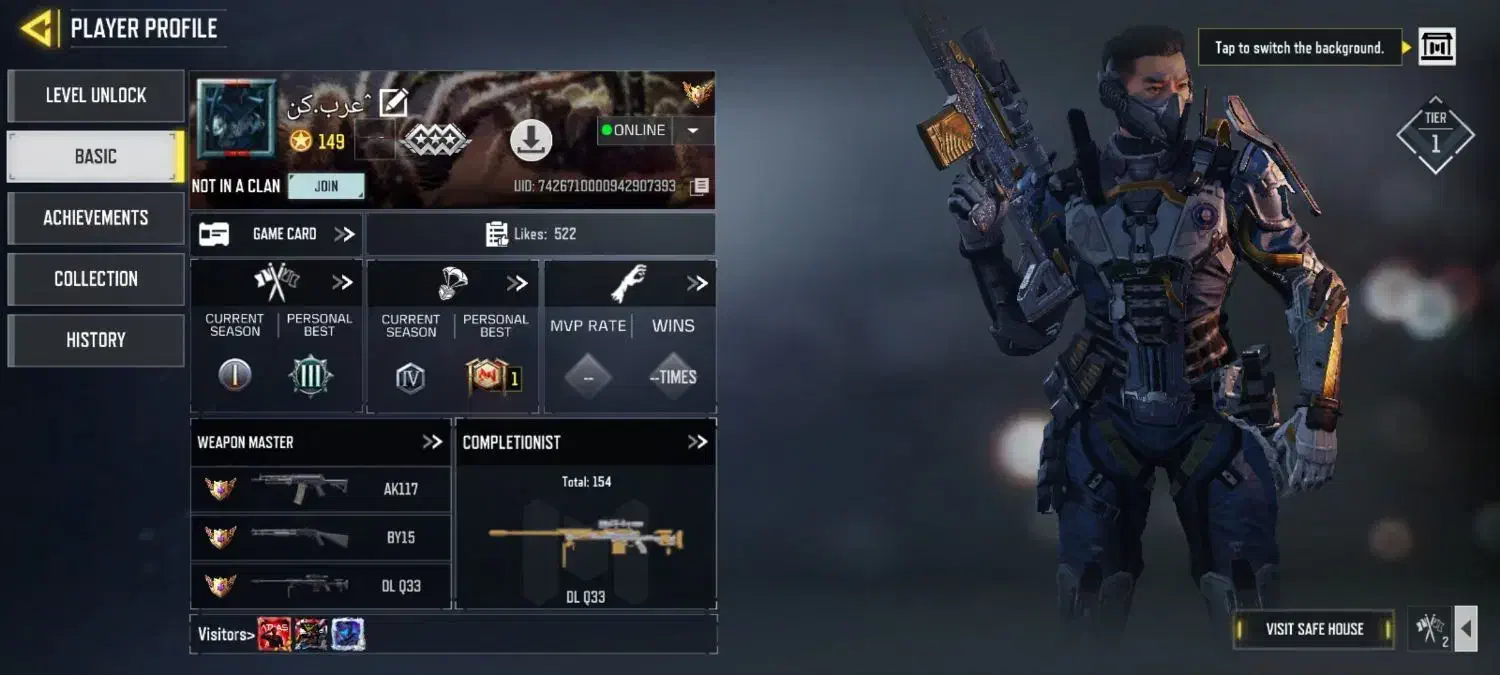Select the BY15 weapon master row
The image size is (1500, 675).
[320, 537]
